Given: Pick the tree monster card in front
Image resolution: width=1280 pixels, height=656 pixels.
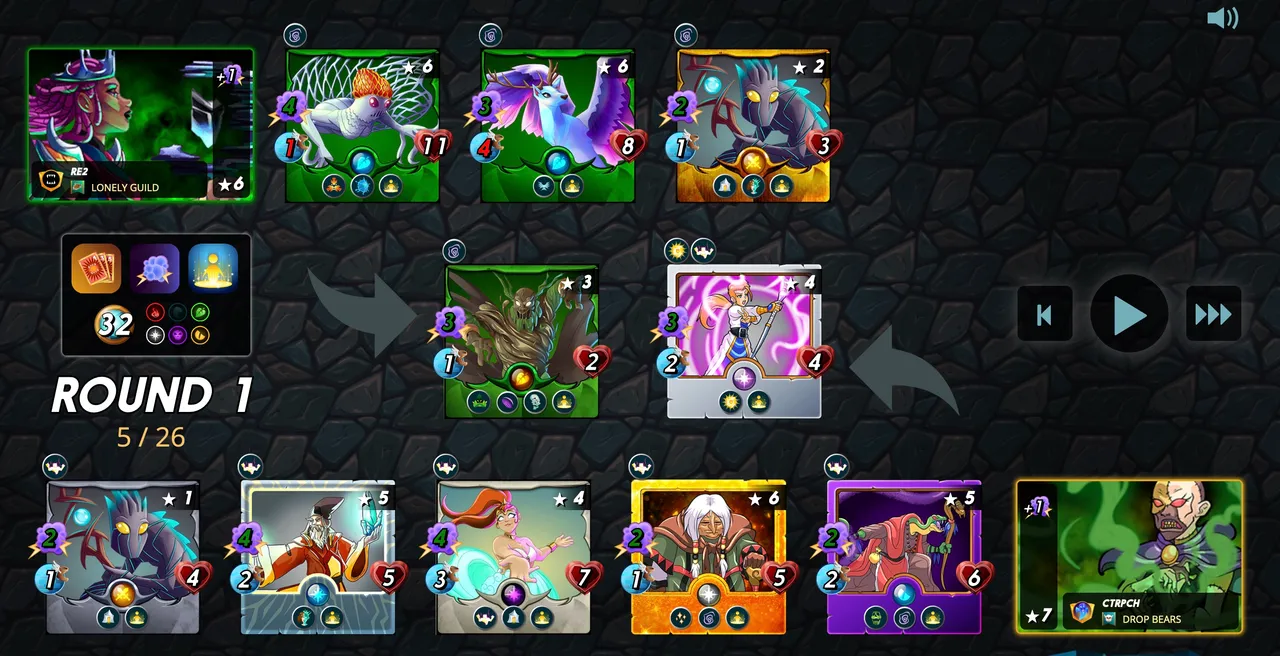Looking at the screenshot, I should coord(521,340).
